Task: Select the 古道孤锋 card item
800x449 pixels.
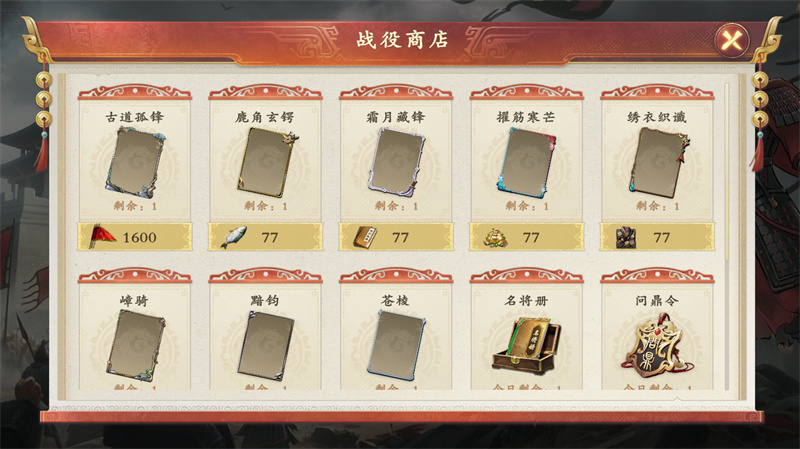Action: tap(135, 160)
